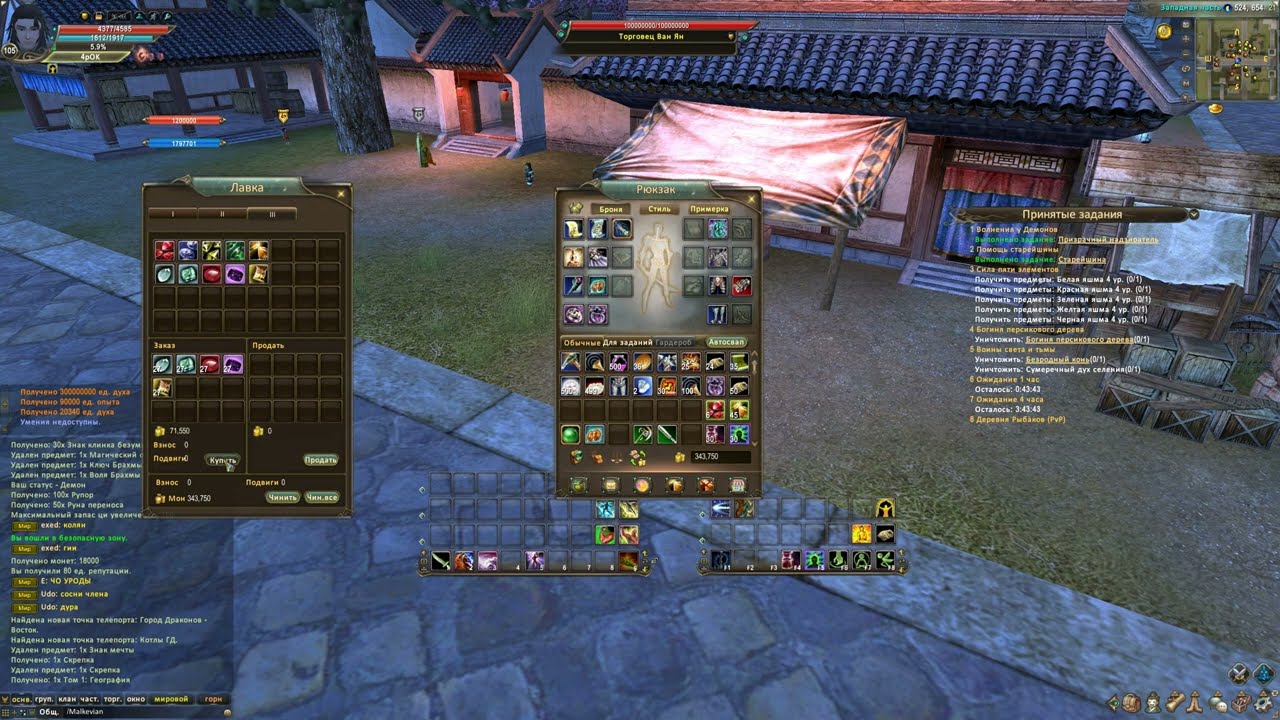Screen dimensions: 1280x720
Task: Switch chat to the мировой channel
Action: pyautogui.click(x=171, y=700)
